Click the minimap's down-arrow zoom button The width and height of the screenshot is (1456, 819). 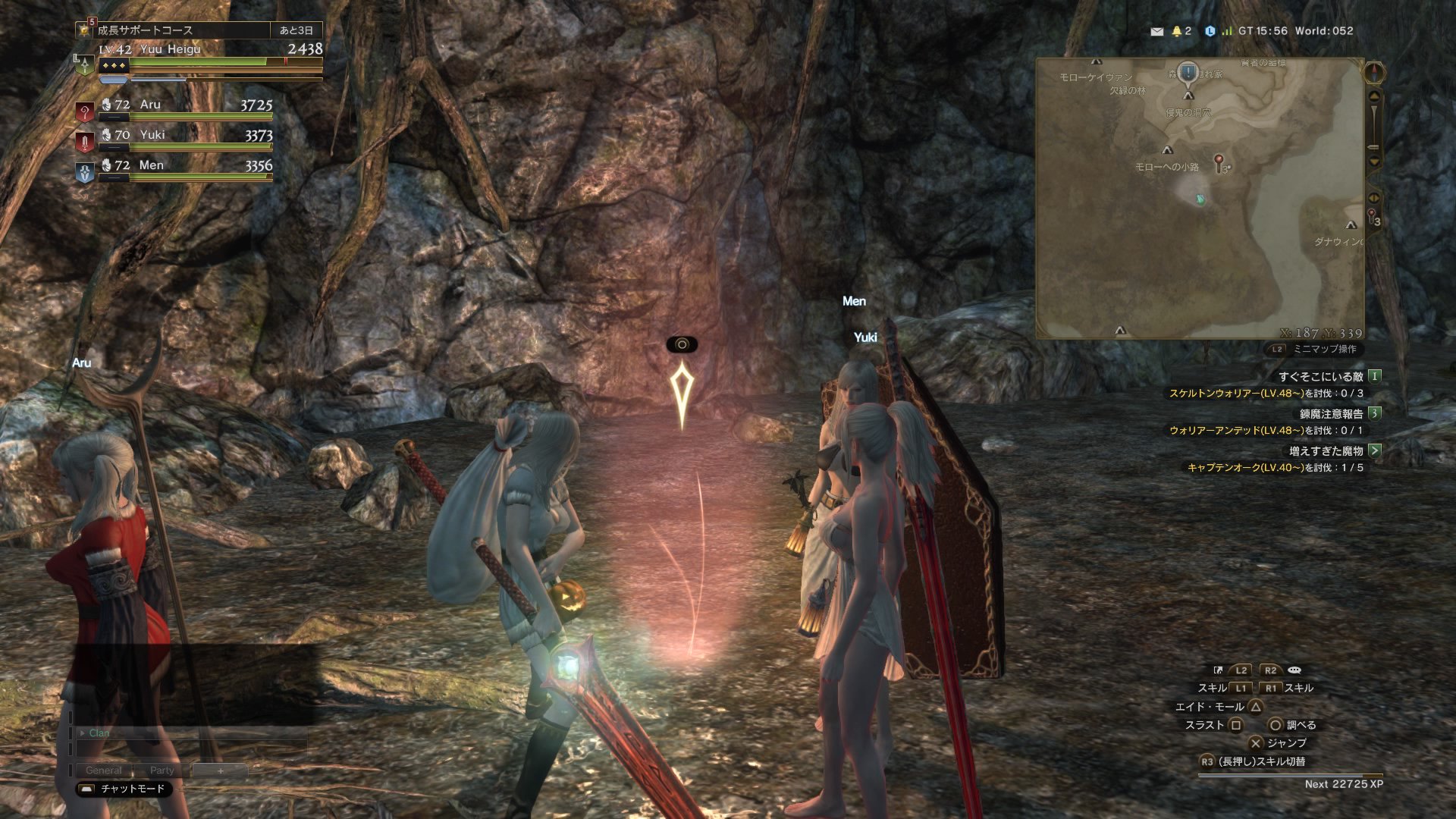(x=1374, y=162)
